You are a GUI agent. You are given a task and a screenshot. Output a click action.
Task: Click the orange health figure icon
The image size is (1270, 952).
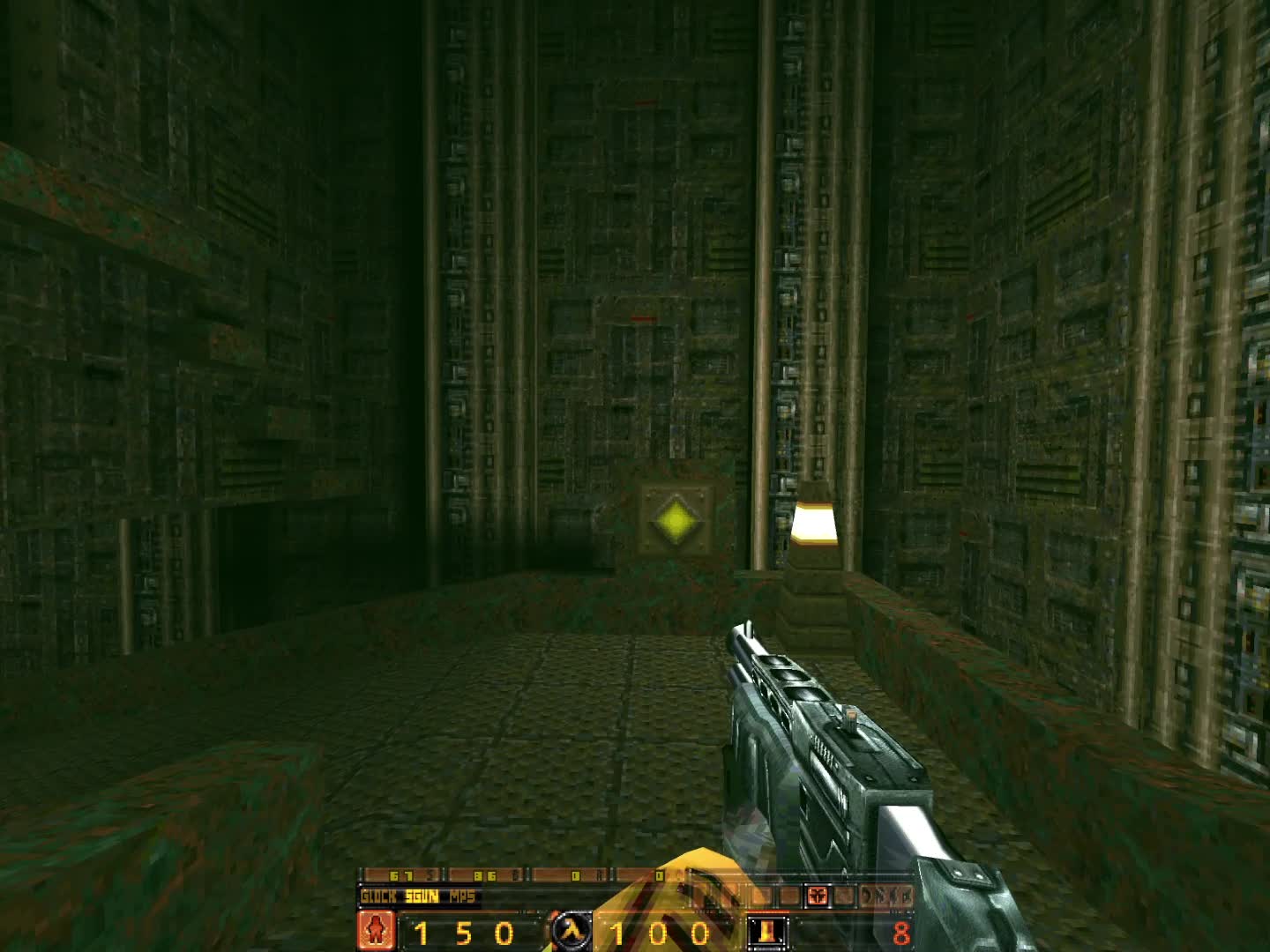click(376, 932)
